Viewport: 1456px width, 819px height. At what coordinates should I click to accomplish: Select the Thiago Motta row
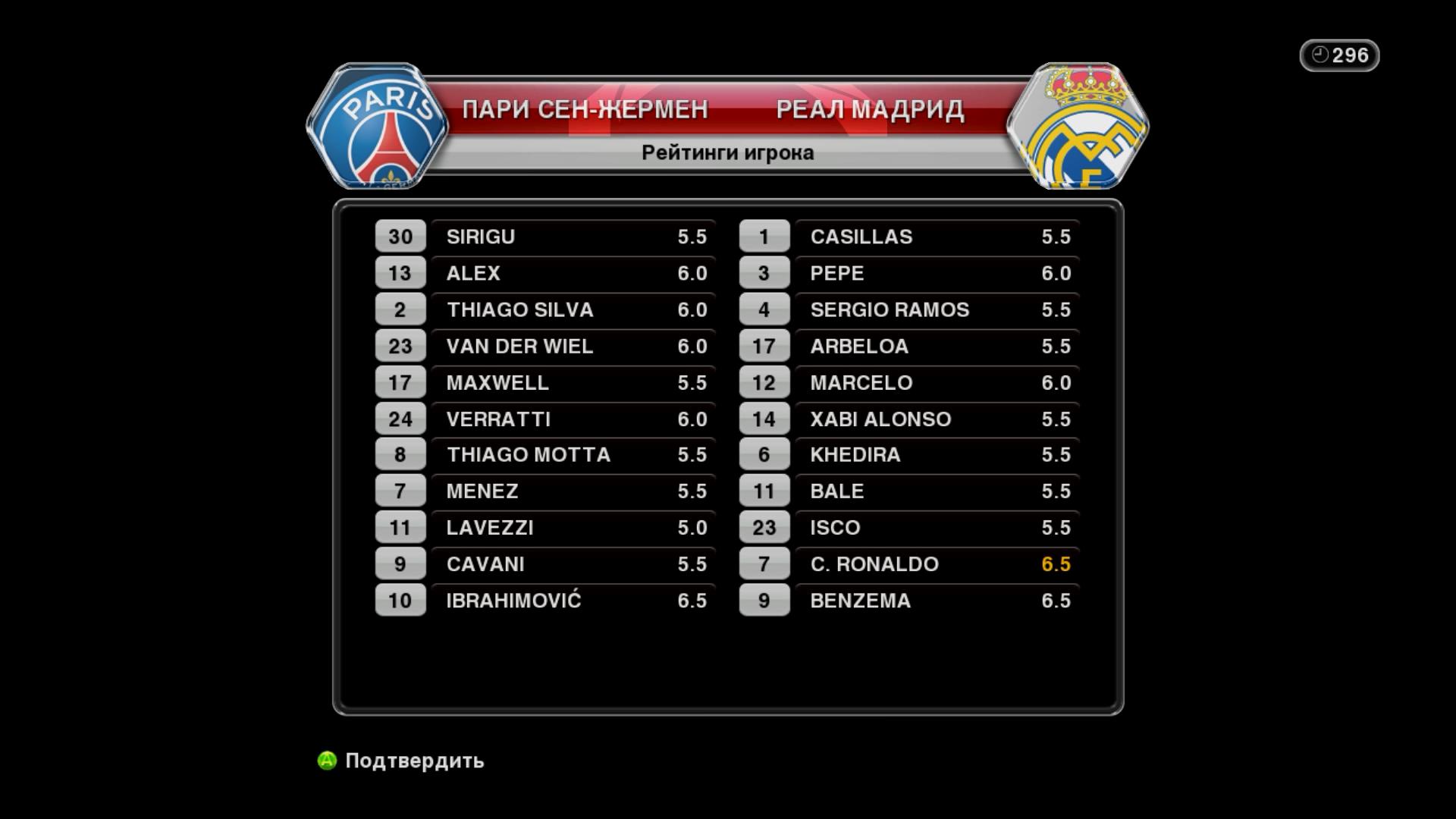(573, 454)
